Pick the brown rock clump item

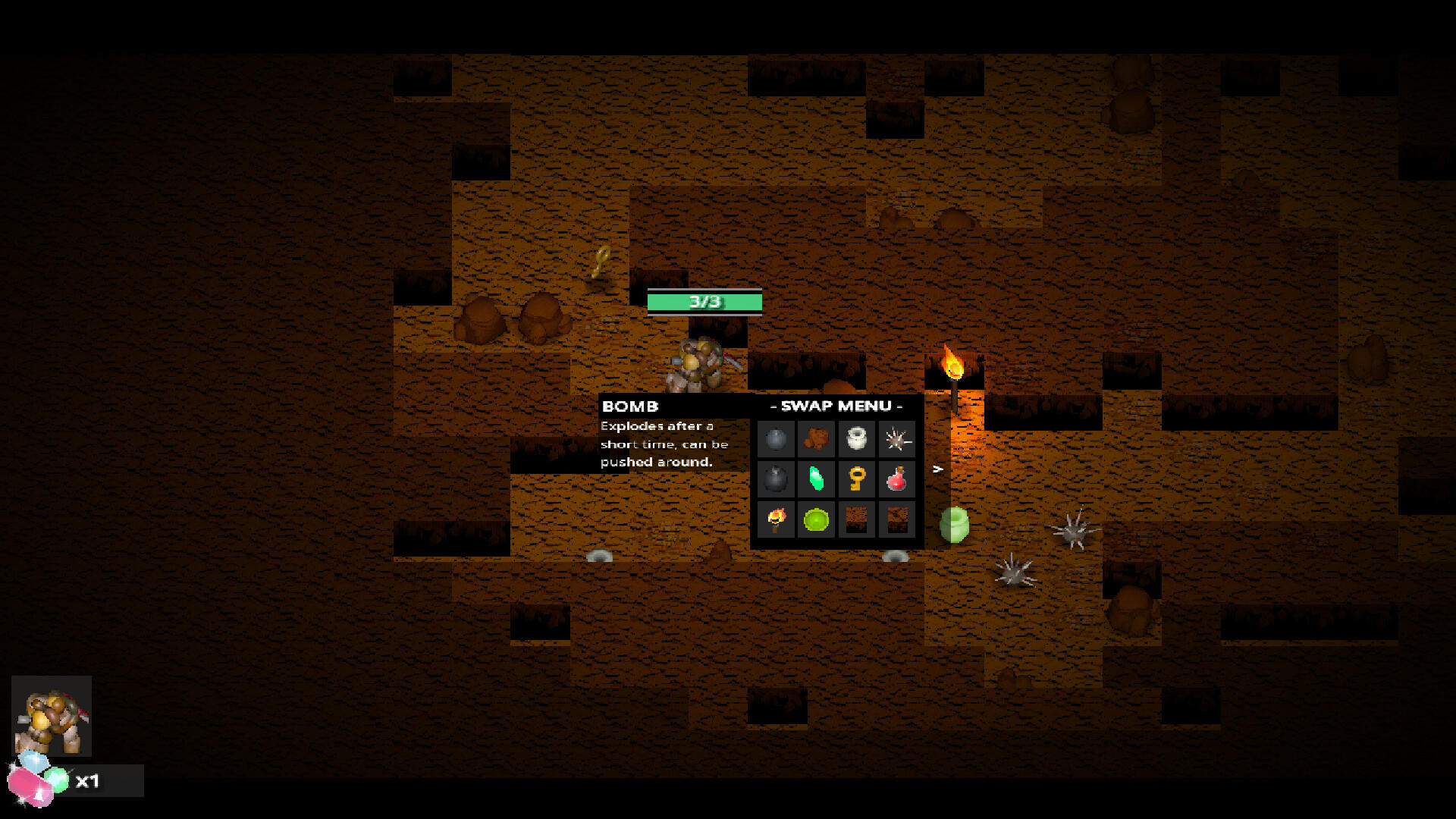(817, 439)
